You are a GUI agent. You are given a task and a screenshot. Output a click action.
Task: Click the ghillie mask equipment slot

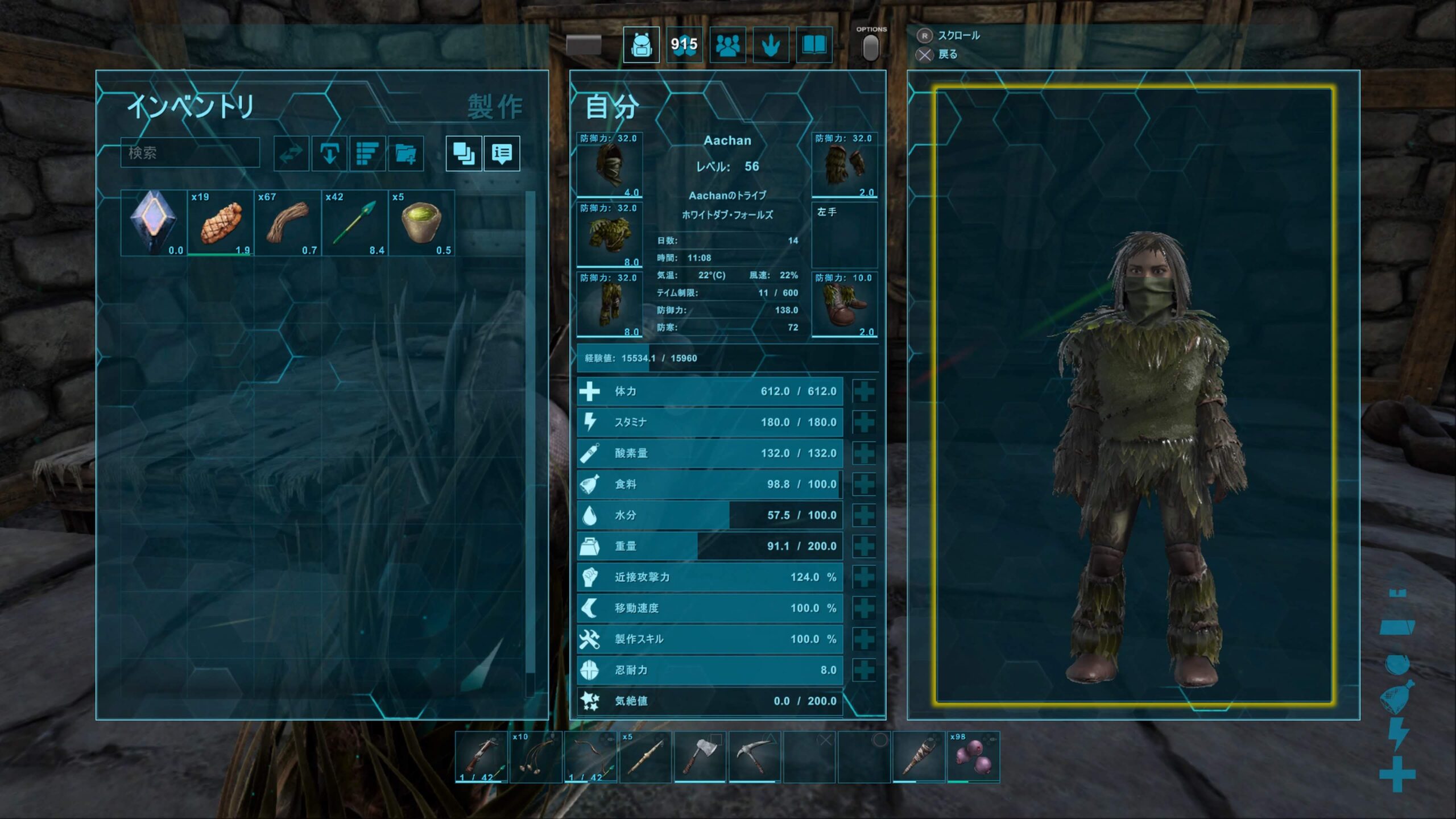pos(609,165)
